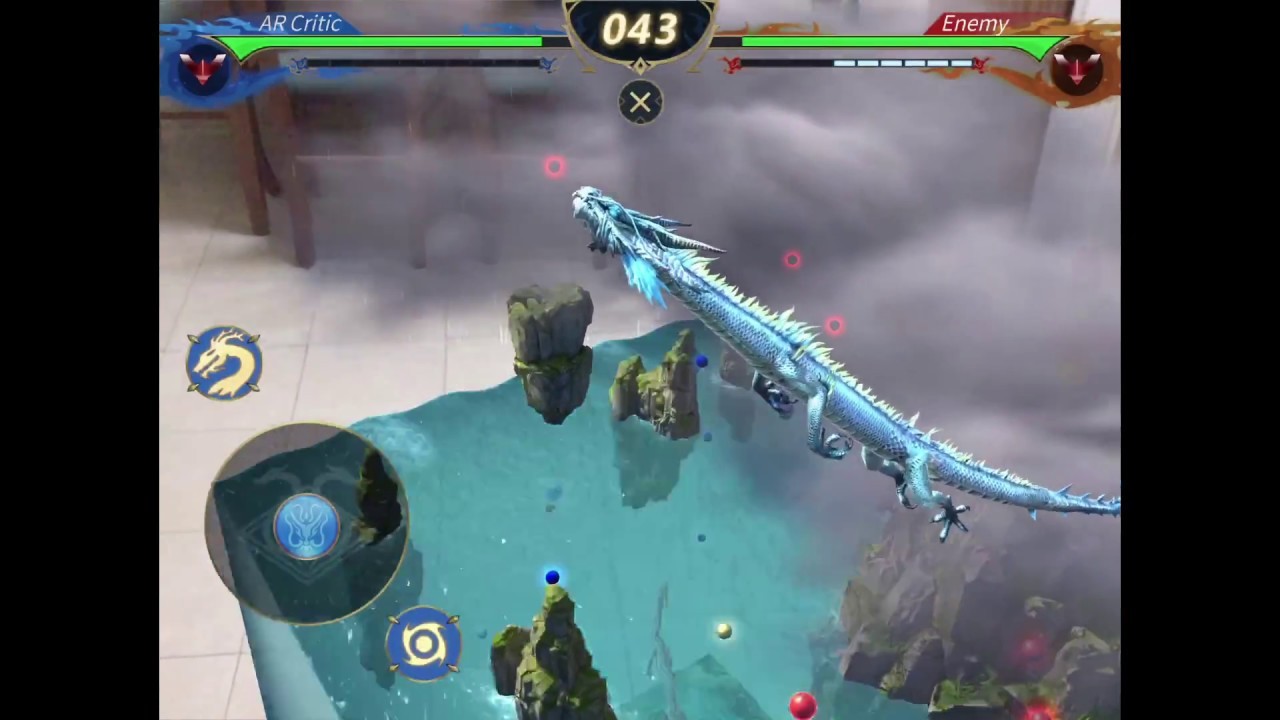Close the match with the X button
The width and height of the screenshot is (1280, 720).
coord(640,102)
